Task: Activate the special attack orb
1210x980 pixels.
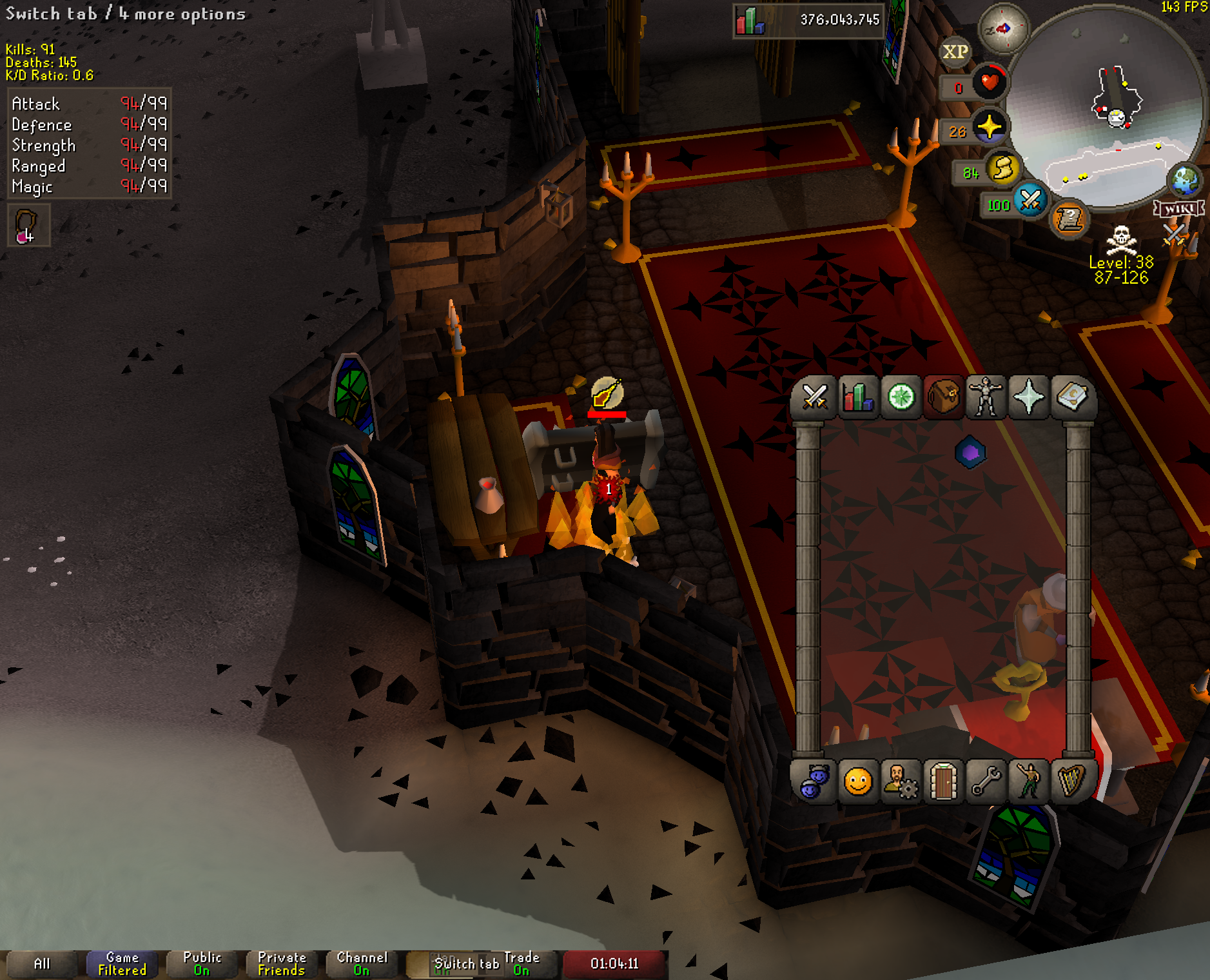Action: coord(1029,201)
